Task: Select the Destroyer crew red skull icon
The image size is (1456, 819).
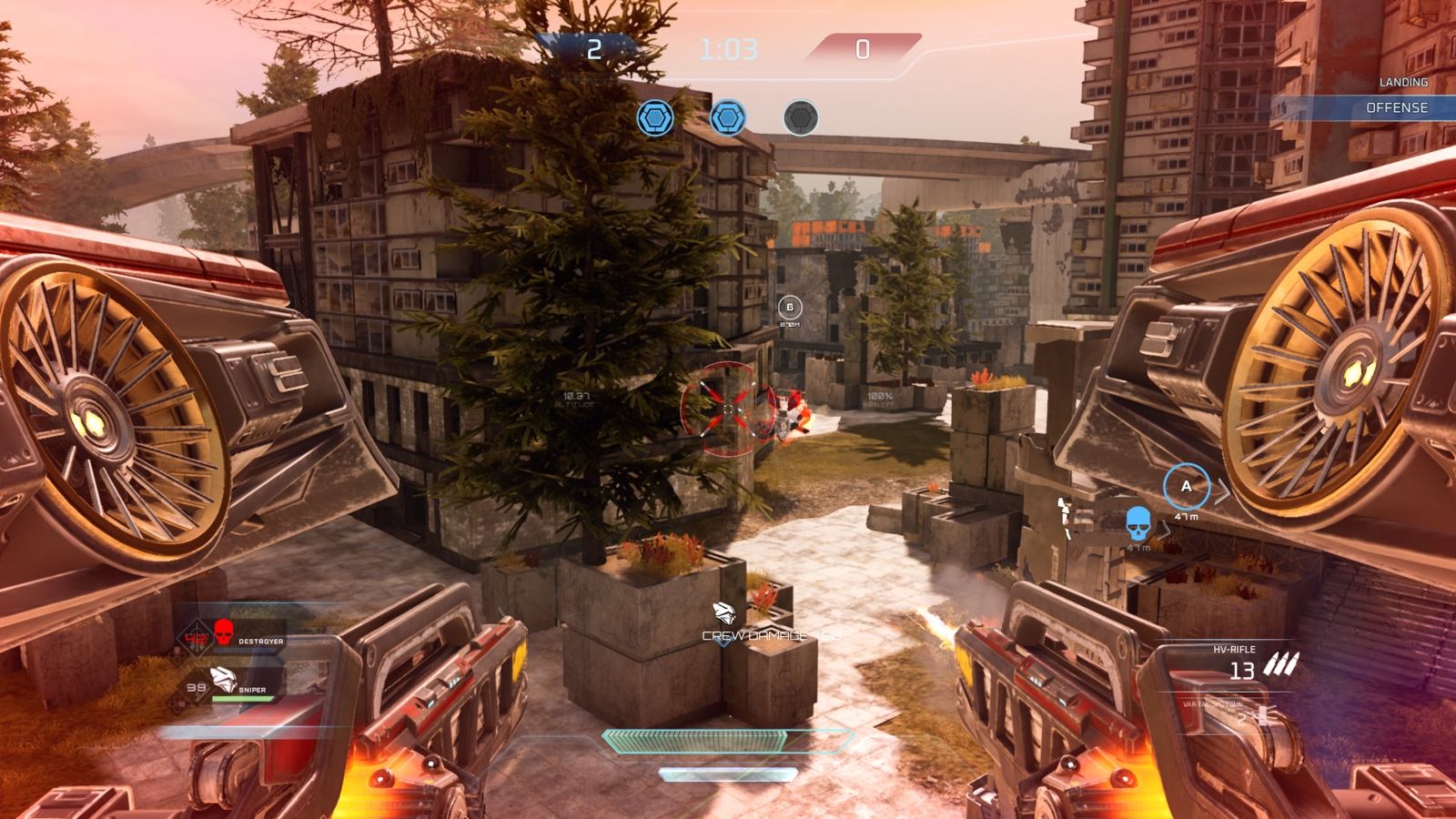Action: coord(224,630)
